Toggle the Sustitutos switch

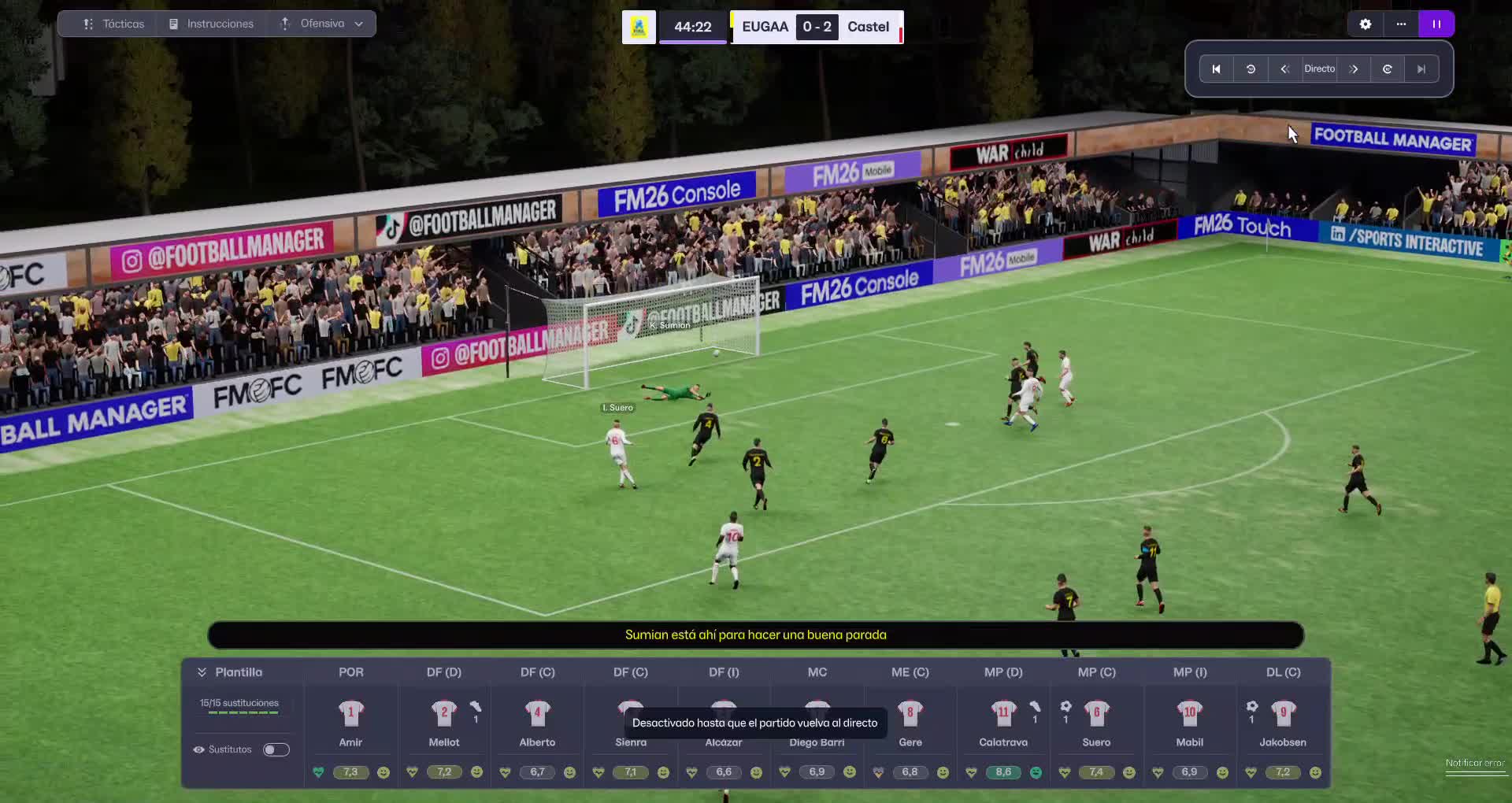click(276, 749)
